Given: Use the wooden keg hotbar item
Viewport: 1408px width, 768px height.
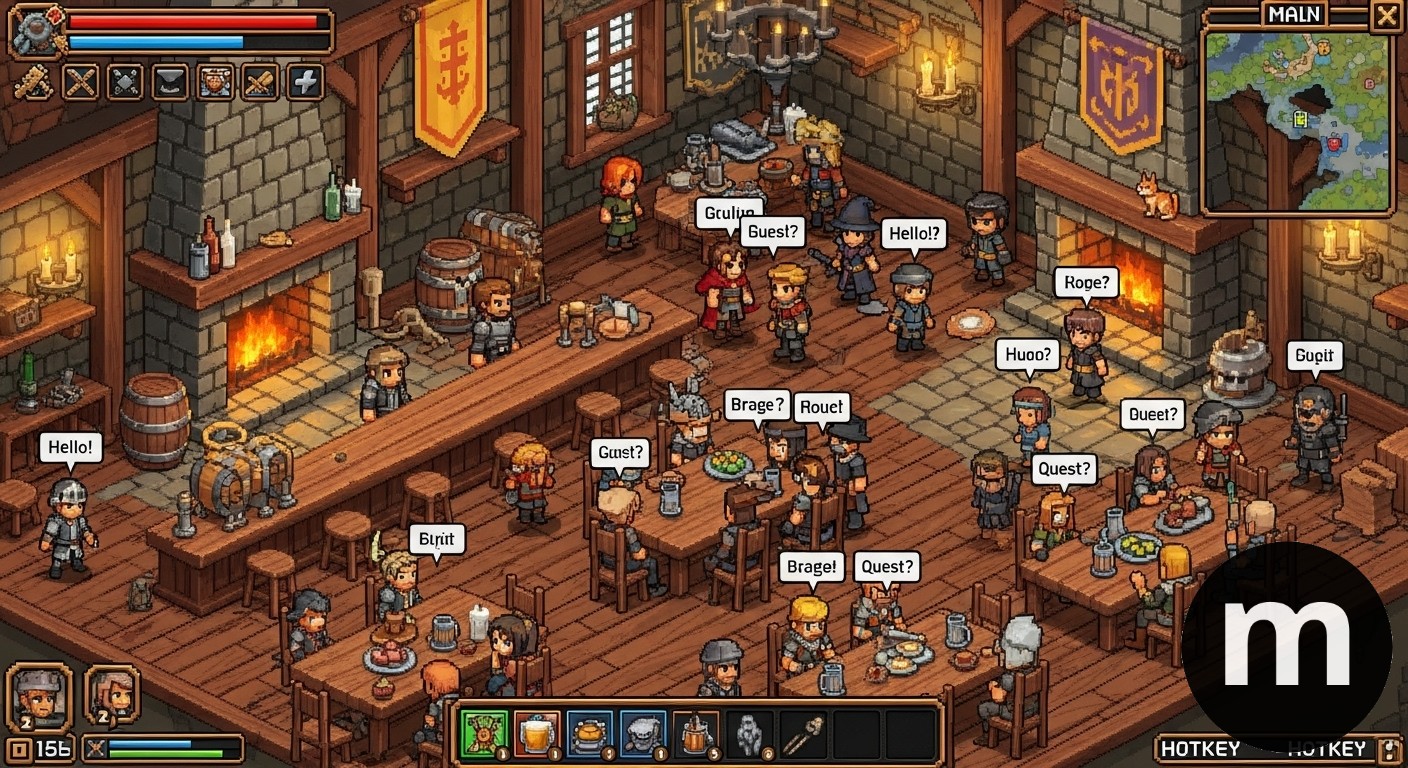Looking at the screenshot, I should point(695,735).
